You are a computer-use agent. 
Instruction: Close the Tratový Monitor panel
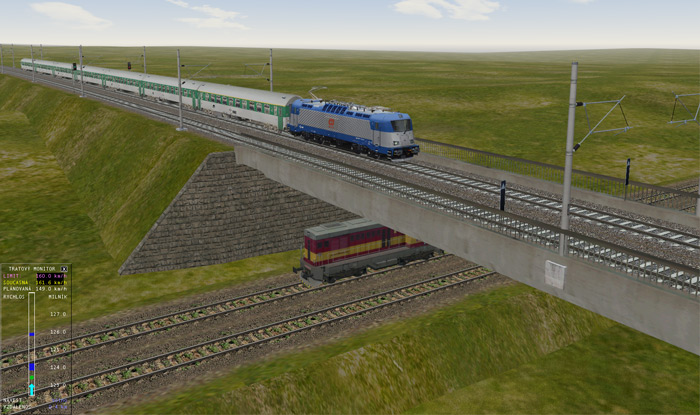click(65, 268)
